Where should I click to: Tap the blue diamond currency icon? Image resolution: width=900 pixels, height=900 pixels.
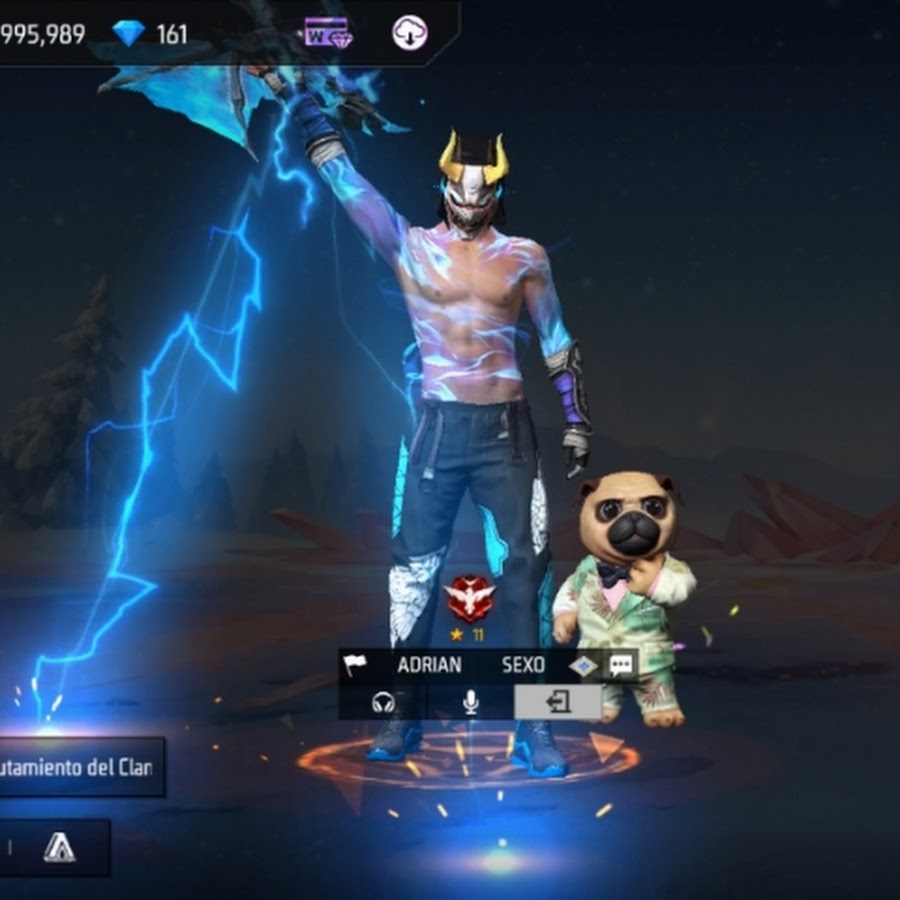click(x=129, y=34)
